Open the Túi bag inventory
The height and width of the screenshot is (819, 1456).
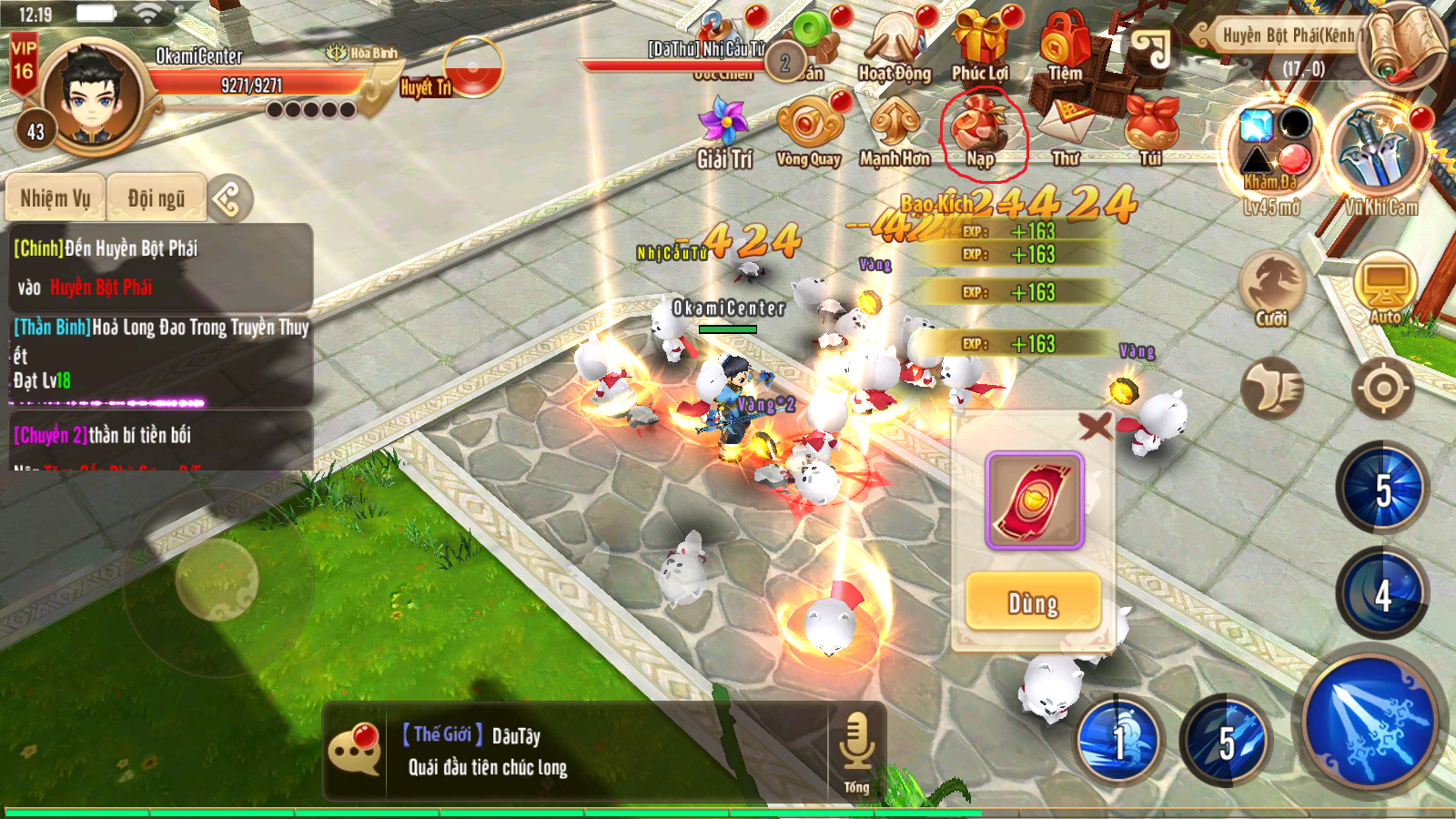point(1151,127)
